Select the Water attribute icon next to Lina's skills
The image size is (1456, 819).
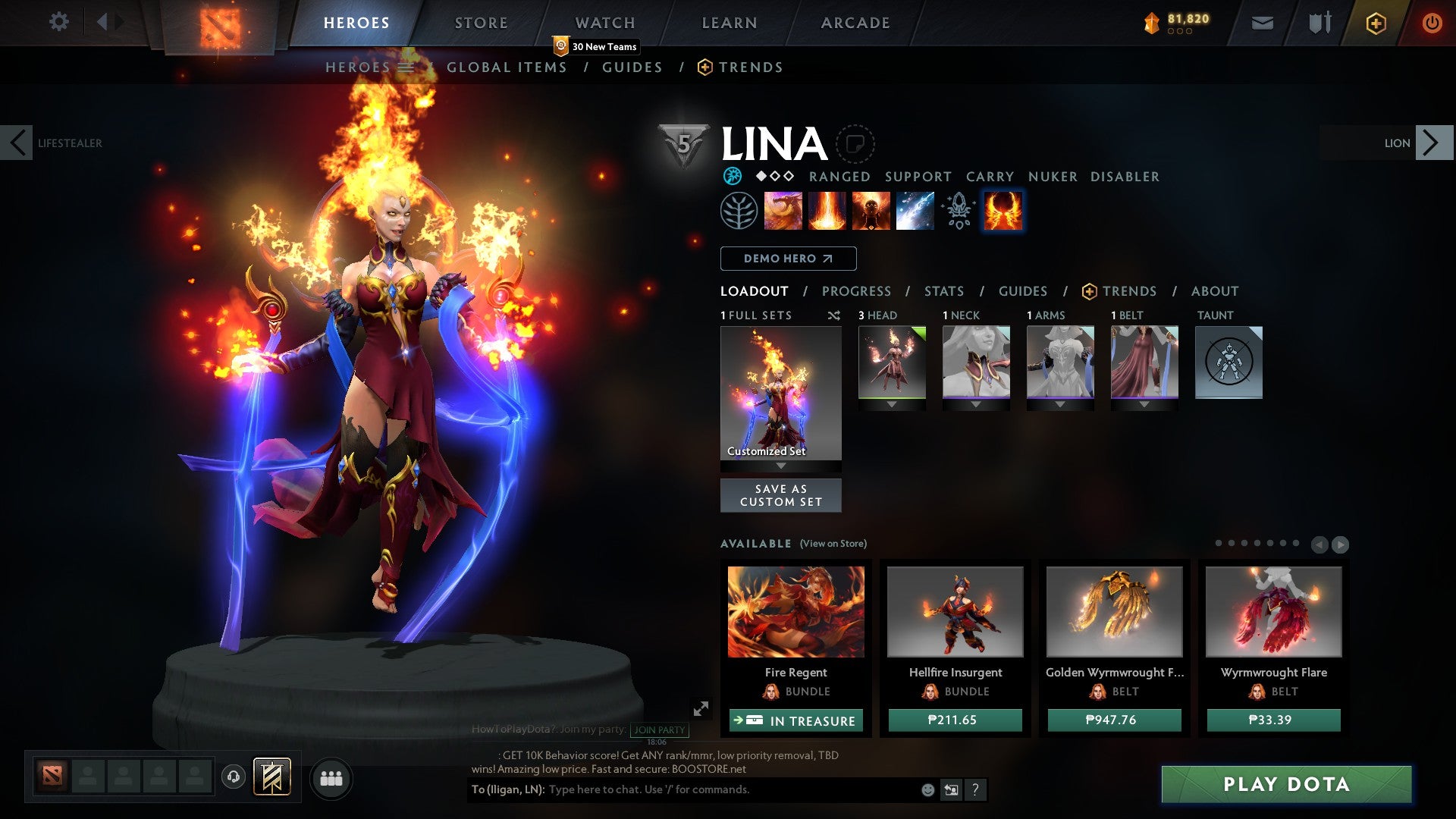pos(733,177)
